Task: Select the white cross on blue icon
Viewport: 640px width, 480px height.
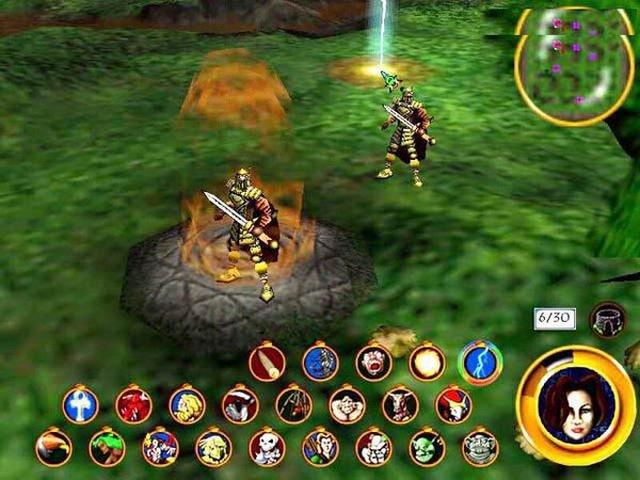Action: 80,405
